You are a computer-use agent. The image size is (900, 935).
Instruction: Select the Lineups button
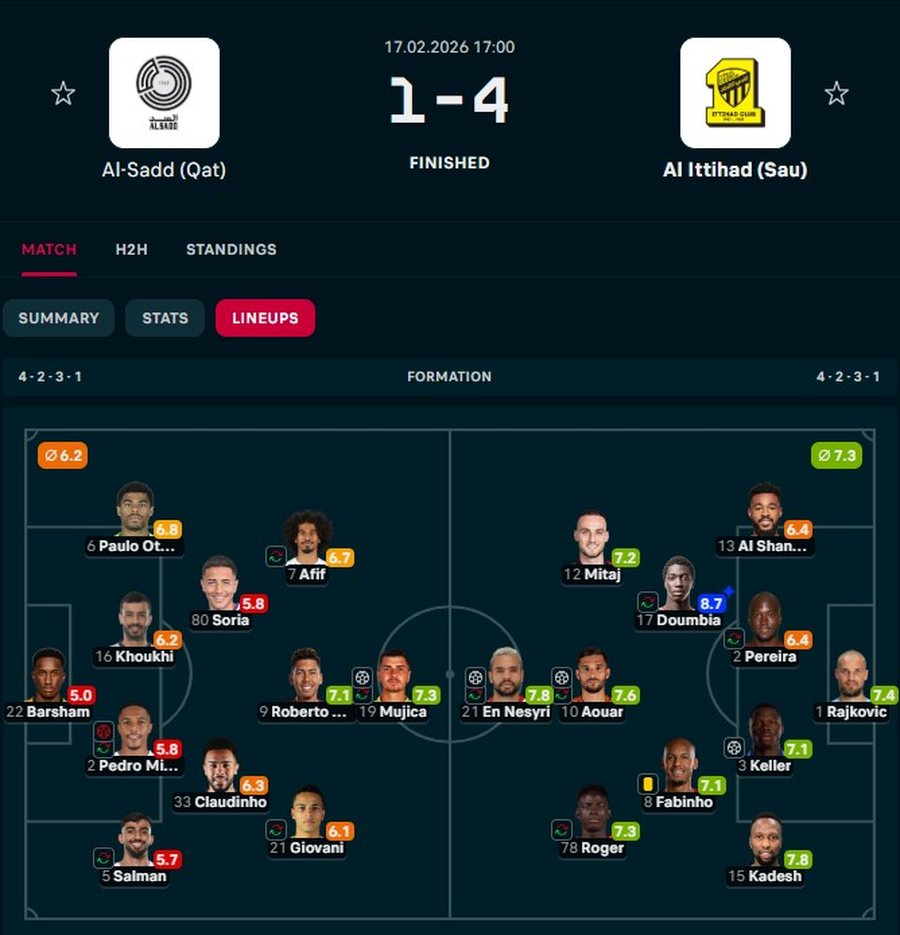pyautogui.click(x=265, y=318)
